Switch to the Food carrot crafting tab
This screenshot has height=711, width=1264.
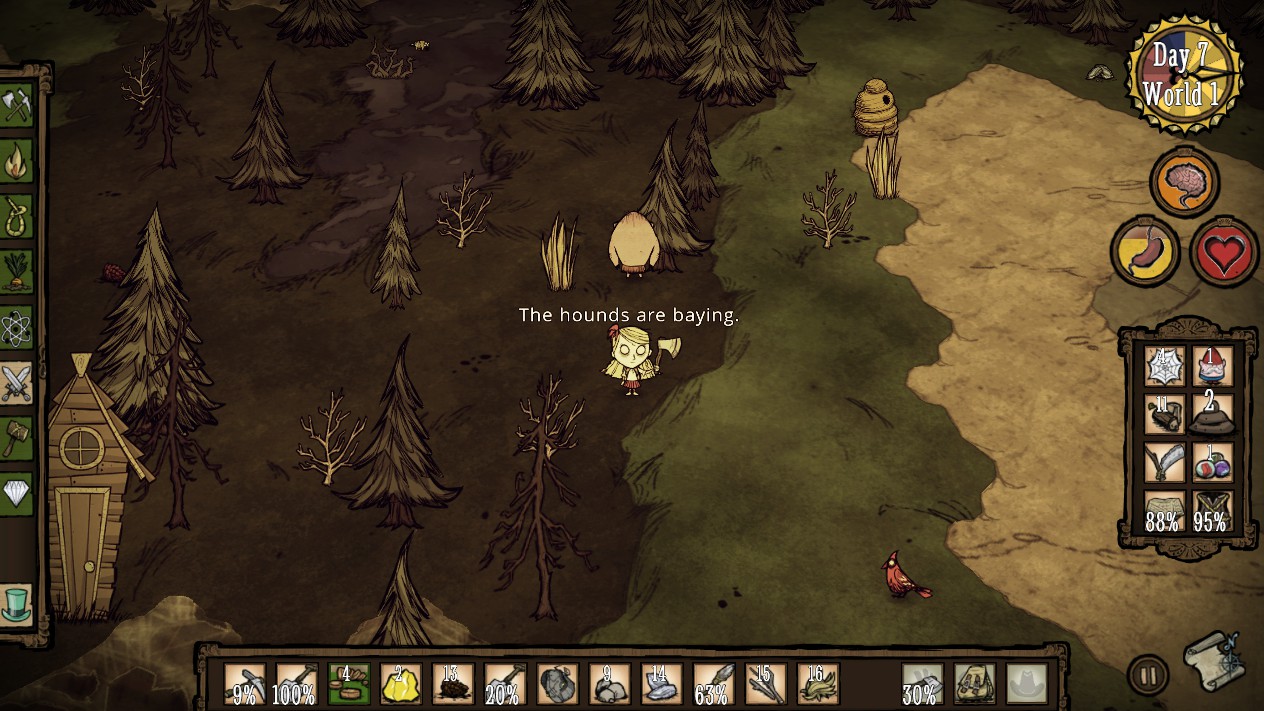coord(18,271)
